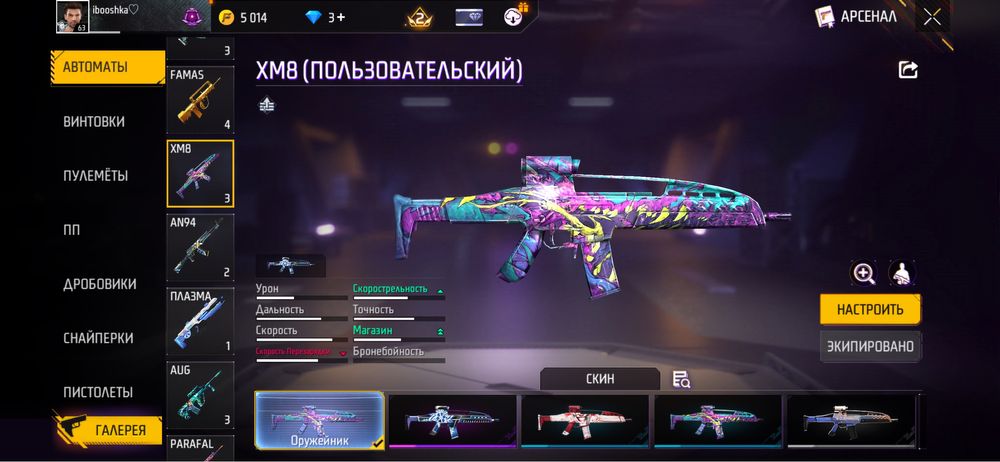Image resolution: width=1000 pixels, height=462 pixels.
Task: Switch to the Винтовки category
Action: 94,122
